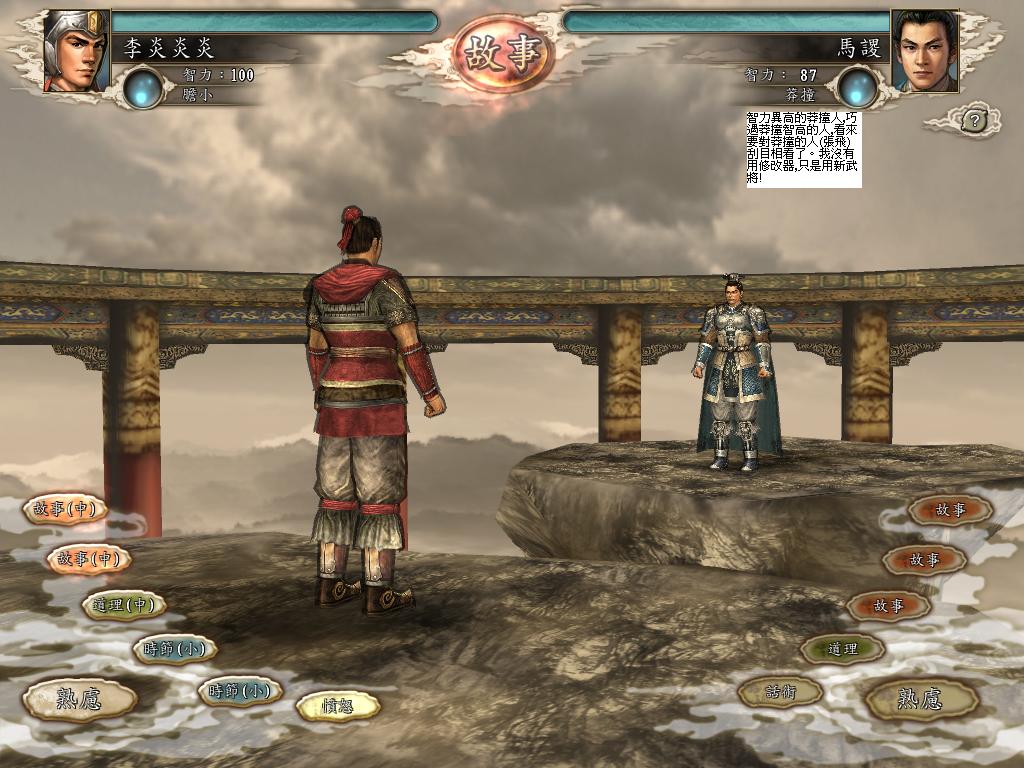Screen dimensions: 1024x768
Task: Choose 李炎炎炎's 熟慮 button
Action: coord(79,699)
